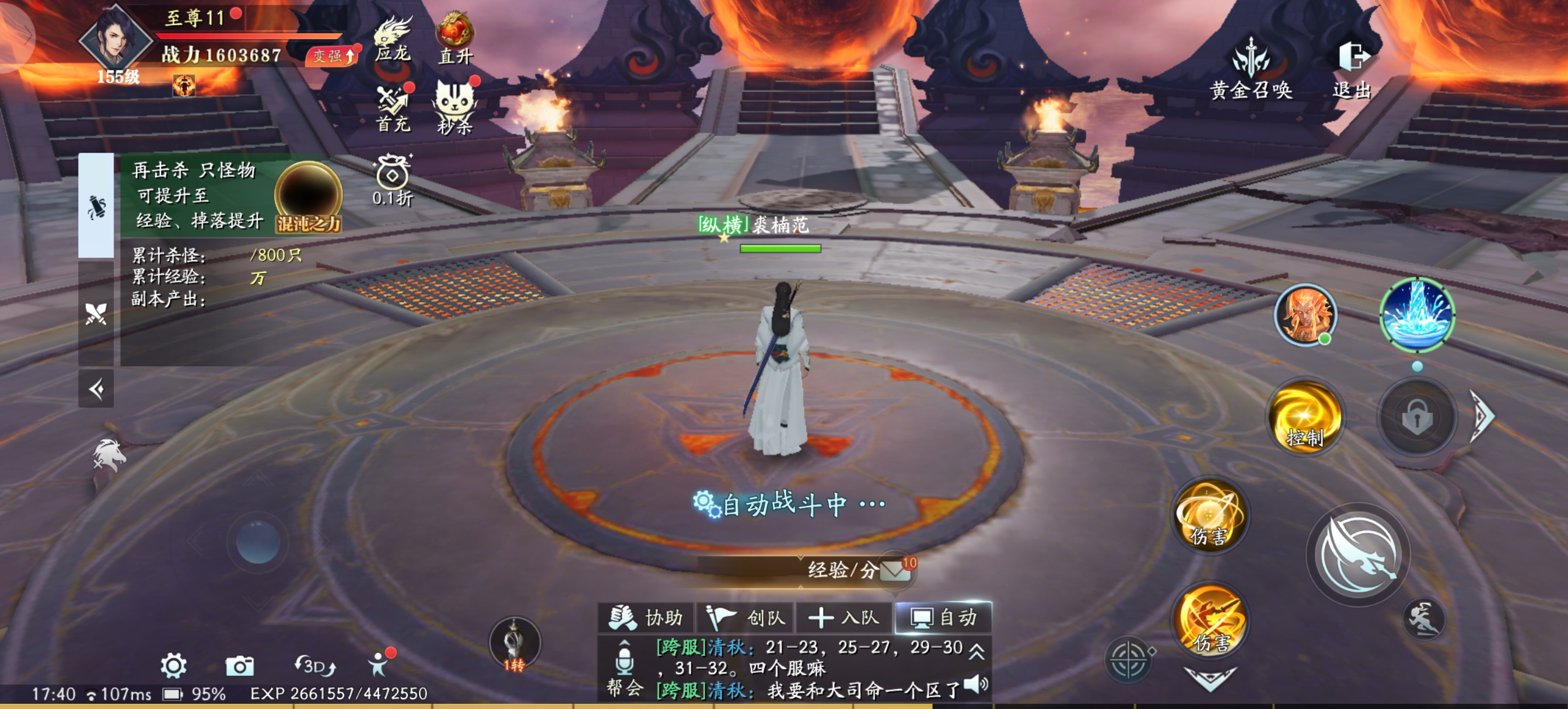Cast the blue water burst skill
Viewport: 1568px width, 709px height.
point(1416,315)
